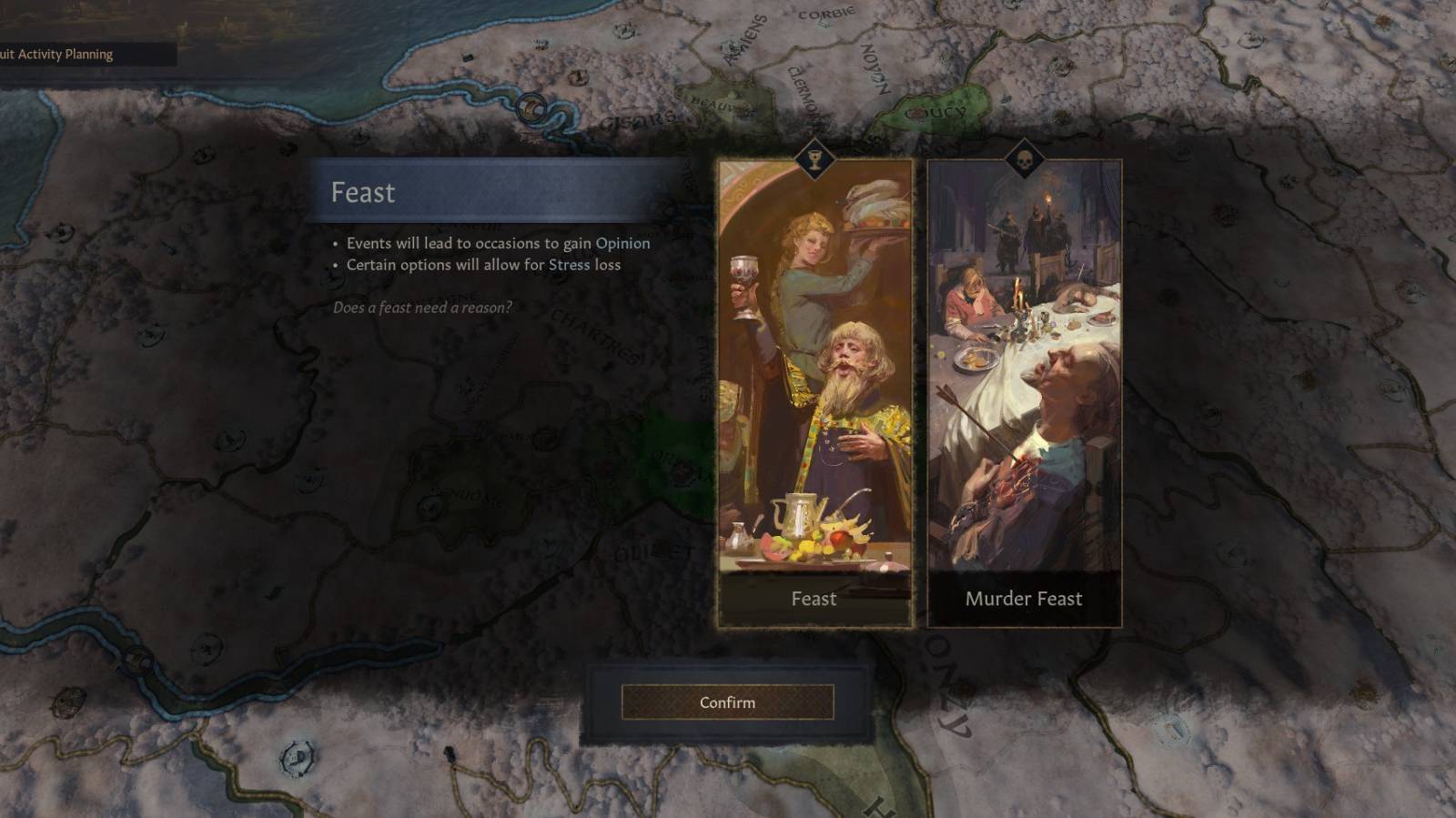Click the holding icon near Vendome on the map
Screen dimensions: 1456x818
point(431,507)
